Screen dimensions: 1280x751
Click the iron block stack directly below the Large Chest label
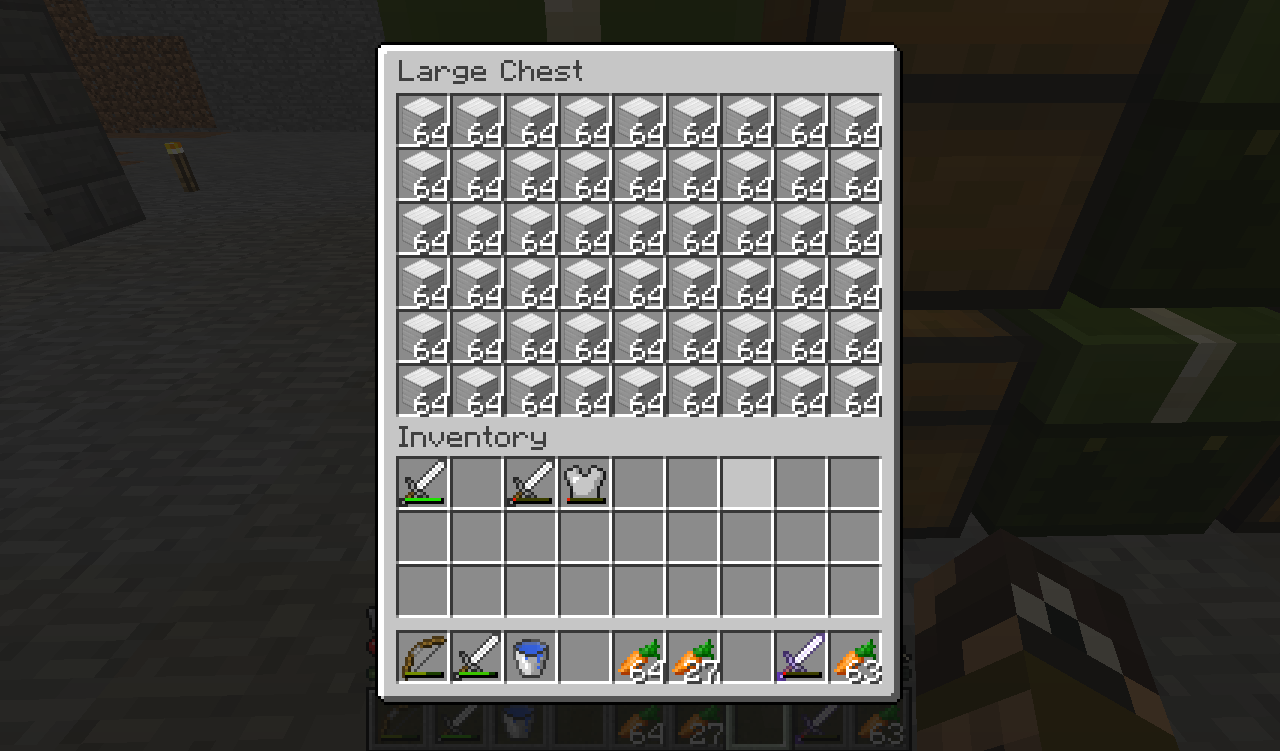476,122
